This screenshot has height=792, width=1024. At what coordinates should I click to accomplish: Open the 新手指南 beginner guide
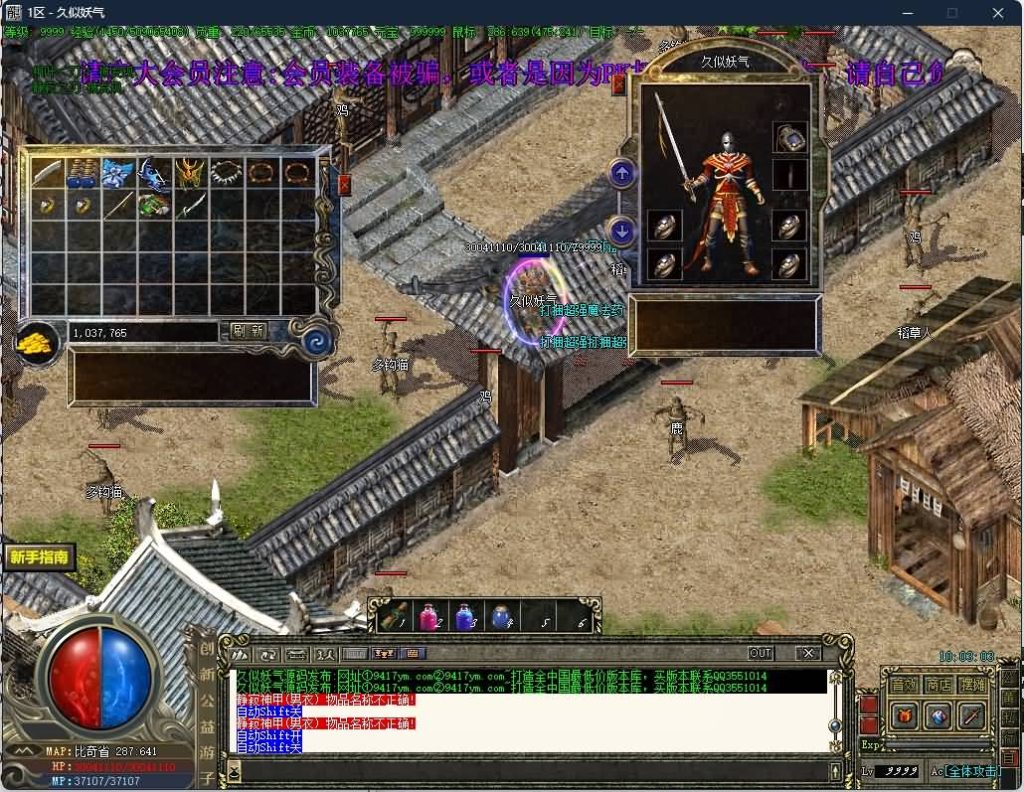point(40,557)
